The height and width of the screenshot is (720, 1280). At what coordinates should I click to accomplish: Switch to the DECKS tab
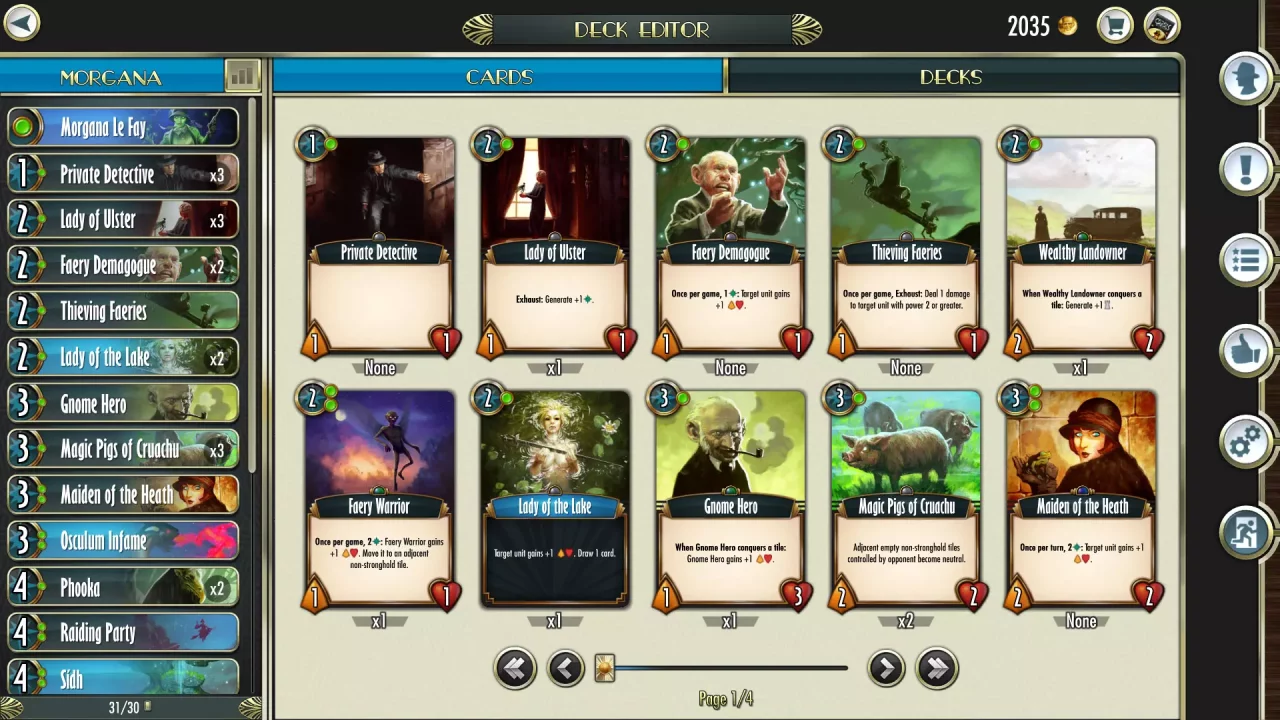(951, 76)
